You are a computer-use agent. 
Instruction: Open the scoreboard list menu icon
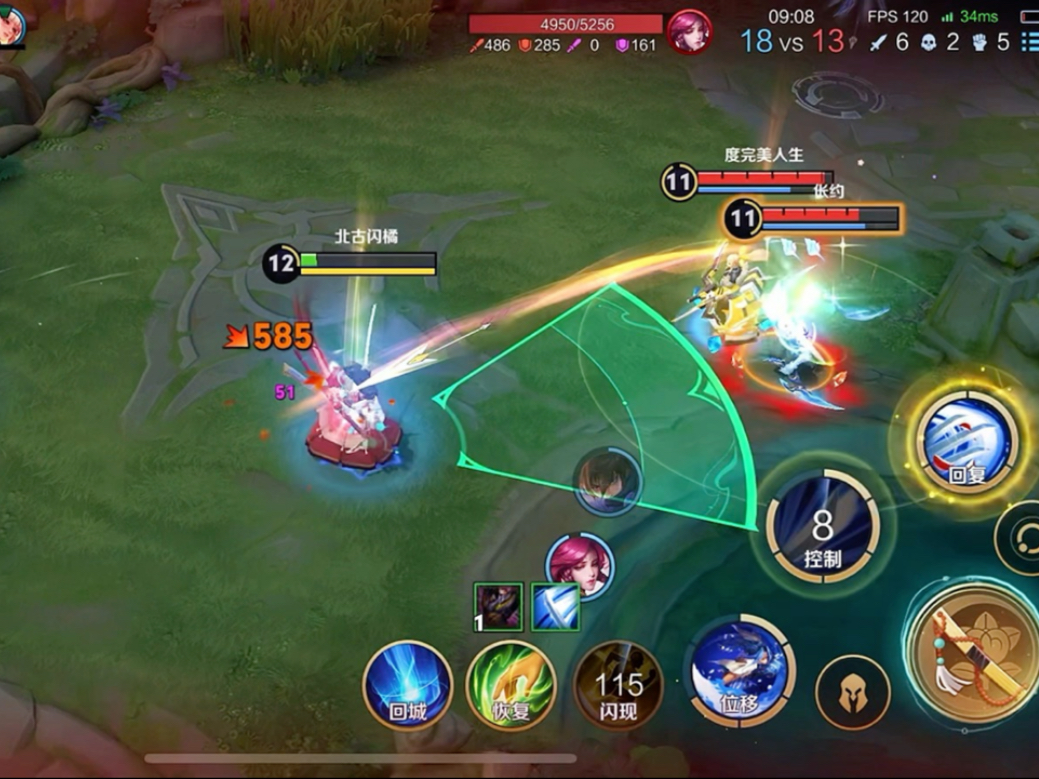point(1029,43)
